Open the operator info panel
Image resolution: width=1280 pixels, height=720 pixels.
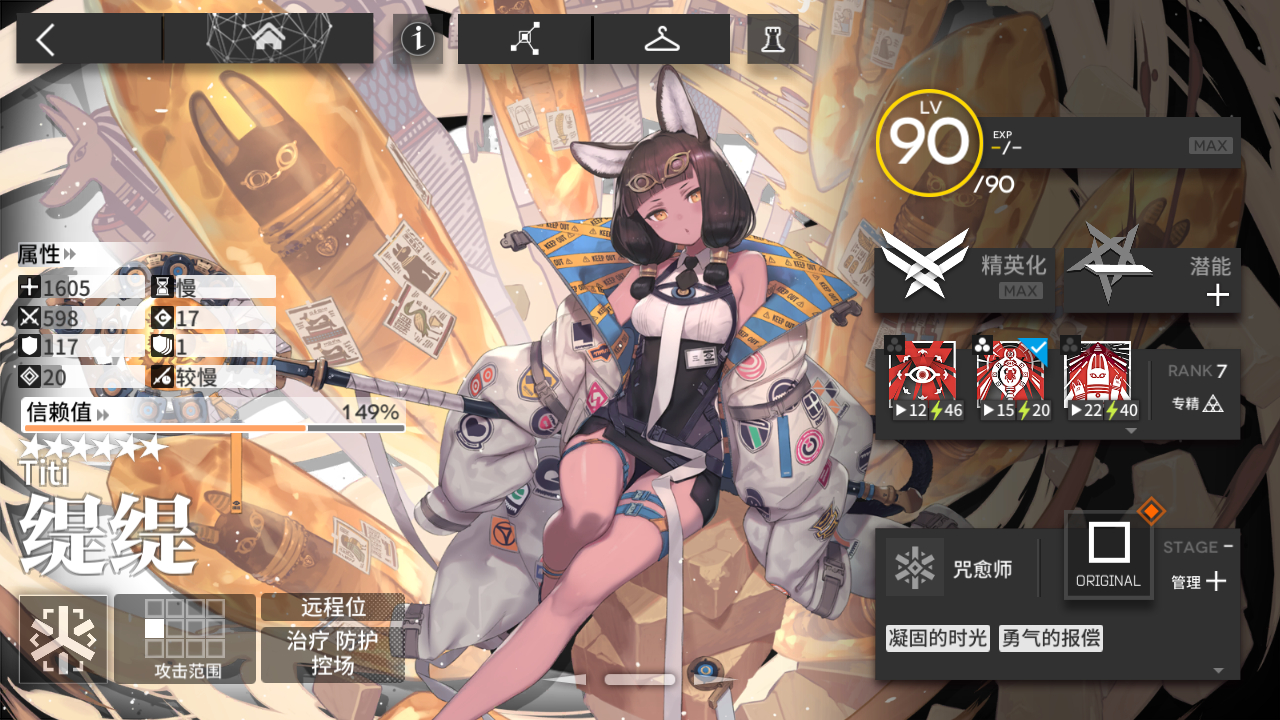tap(418, 40)
